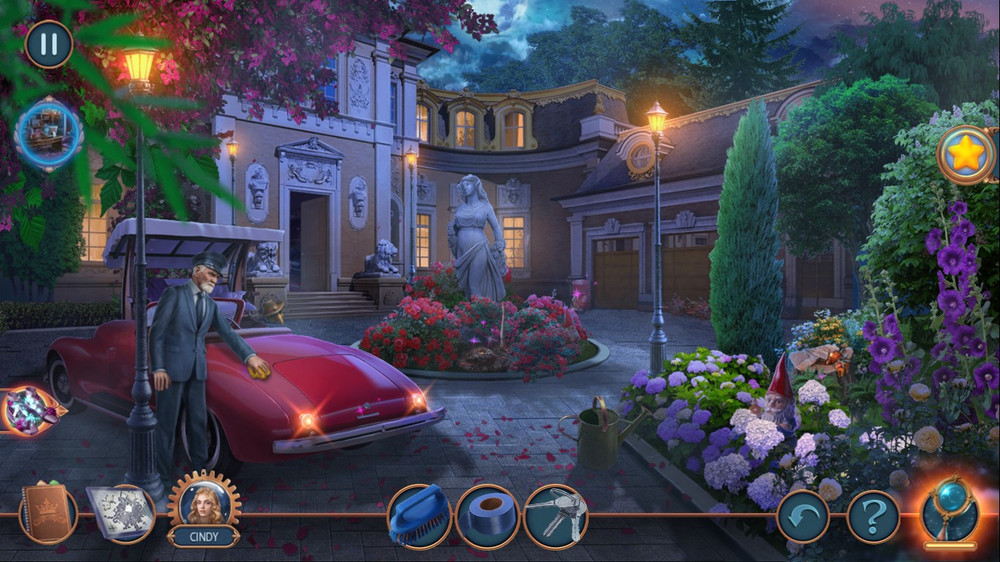Viewport: 1000px width, 562px height.
Task: Select the blue brush inventory item
Action: coord(418,515)
